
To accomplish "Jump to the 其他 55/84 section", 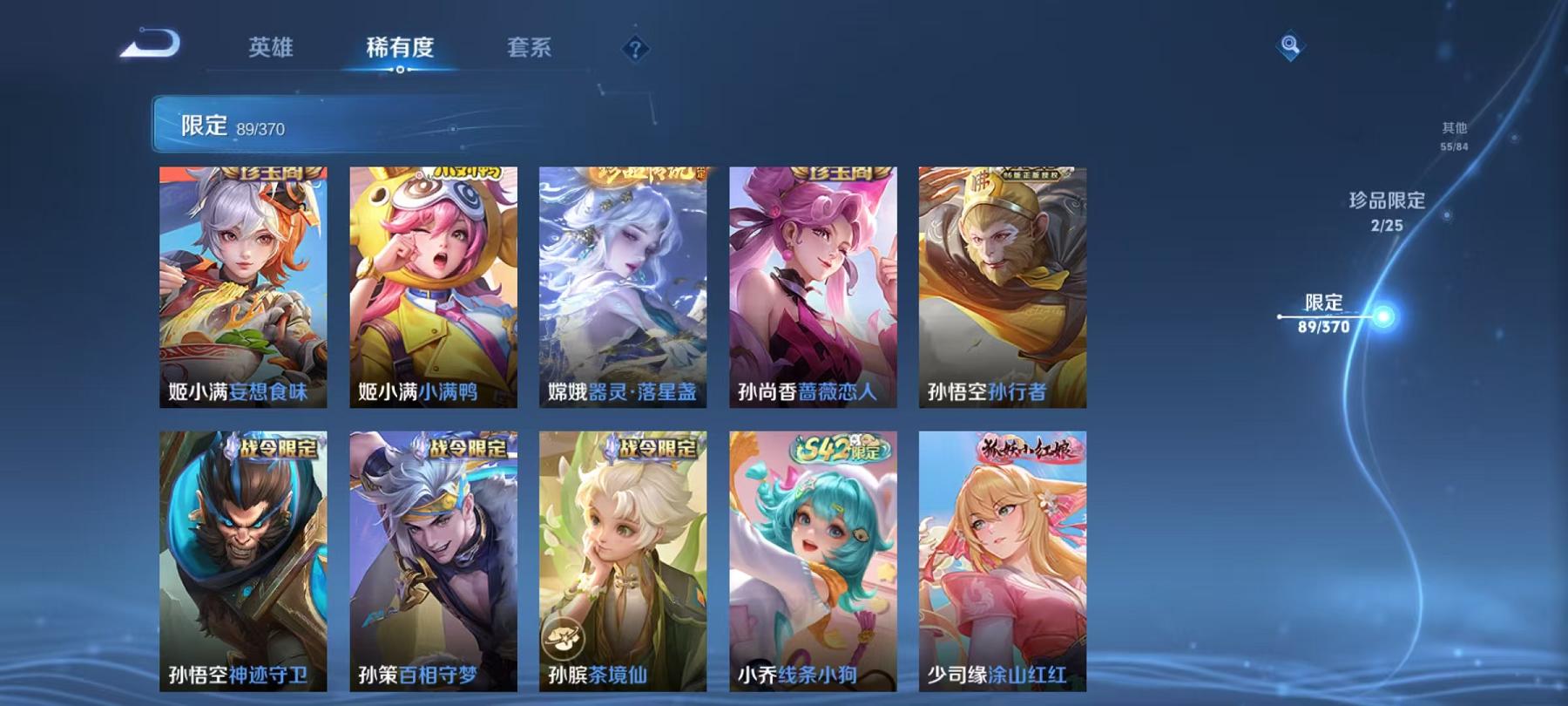I will point(1454,128).
